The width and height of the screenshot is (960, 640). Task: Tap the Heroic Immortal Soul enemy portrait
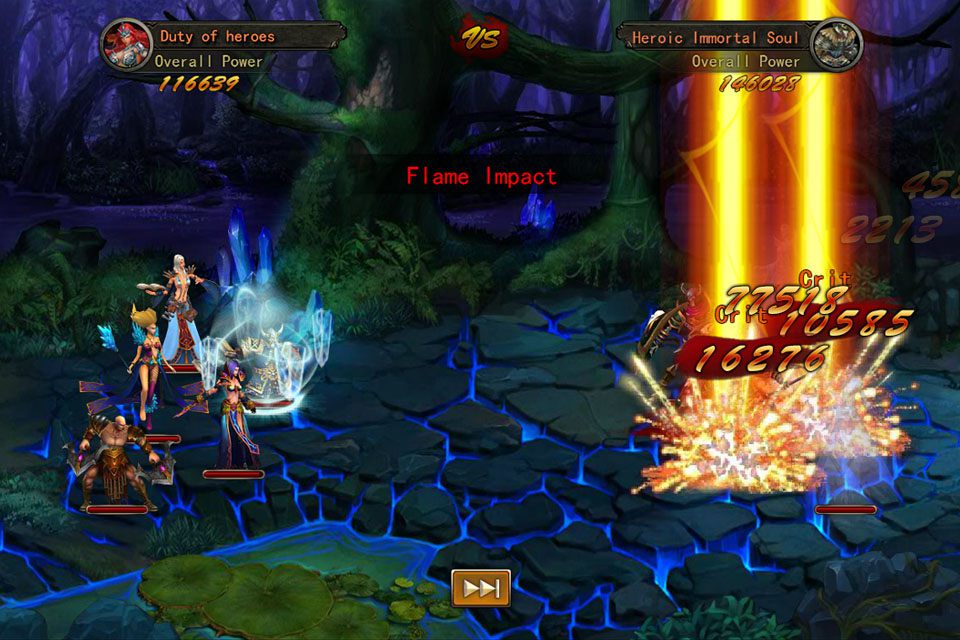pos(836,45)
